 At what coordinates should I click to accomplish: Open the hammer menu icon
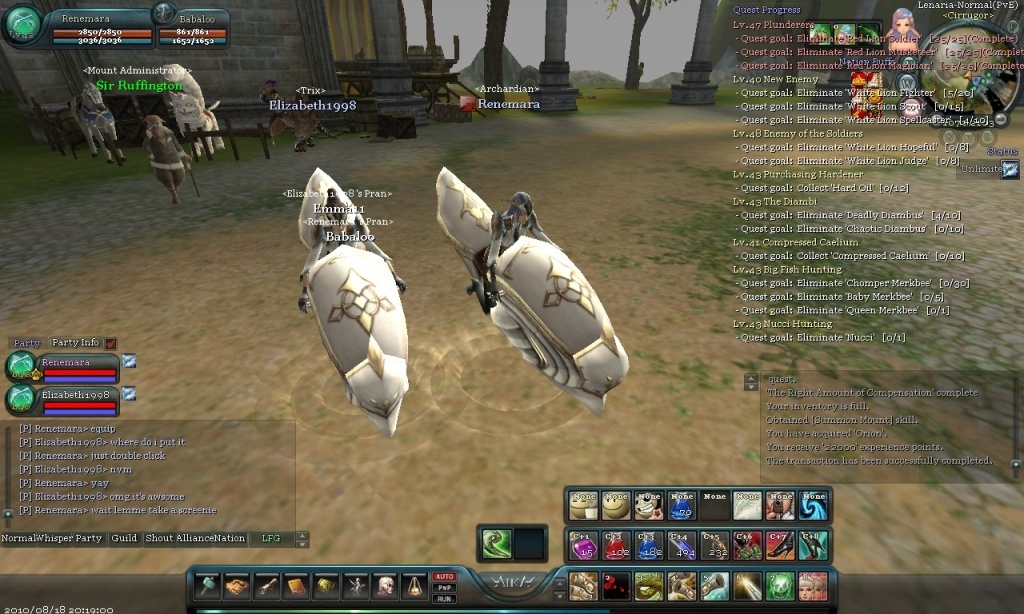[x=208, y=586]
